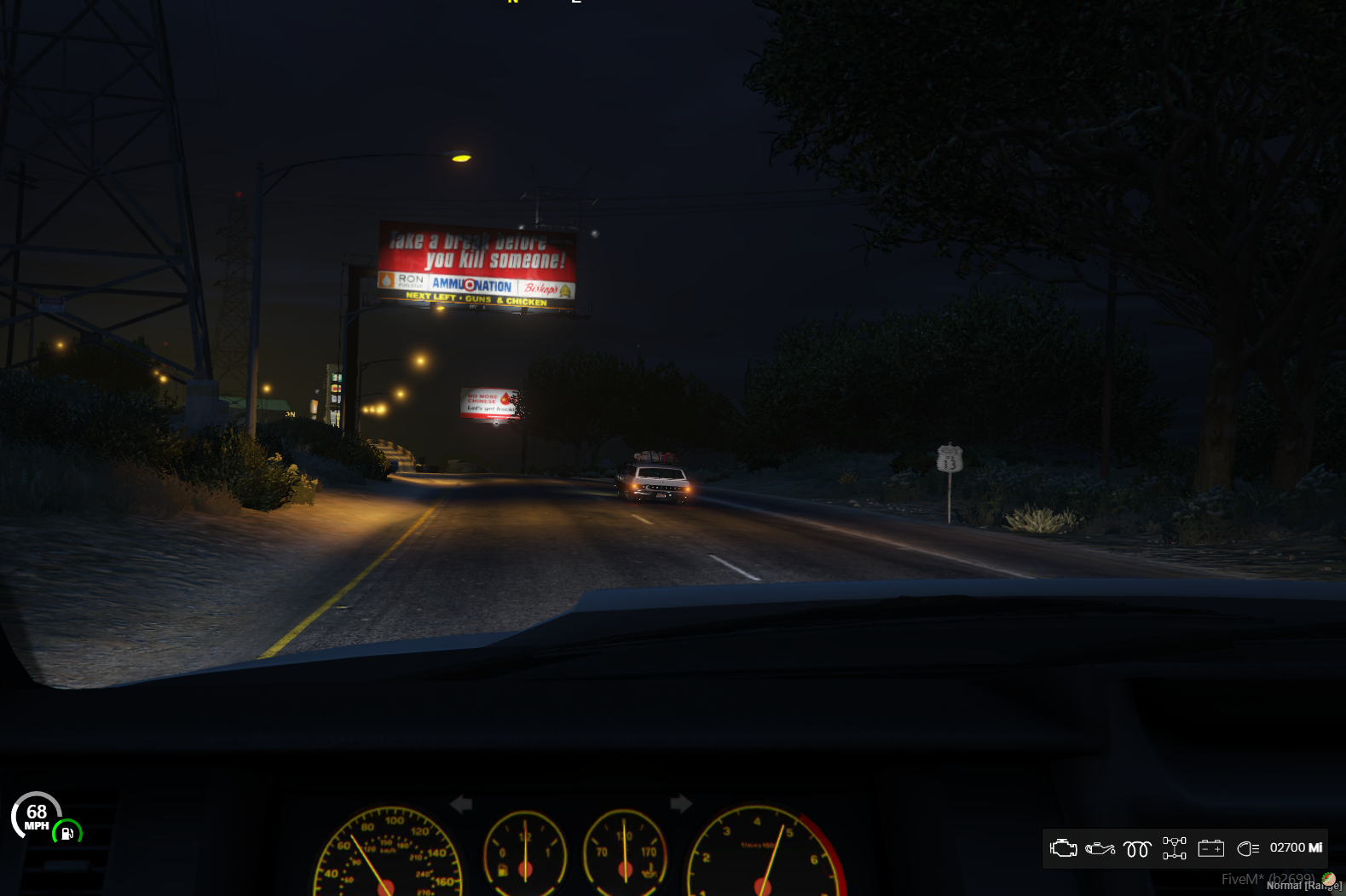This screenshot has height=896, width=1346.
Task: Click the check engine warning icon
Action: click(1063, 848)
